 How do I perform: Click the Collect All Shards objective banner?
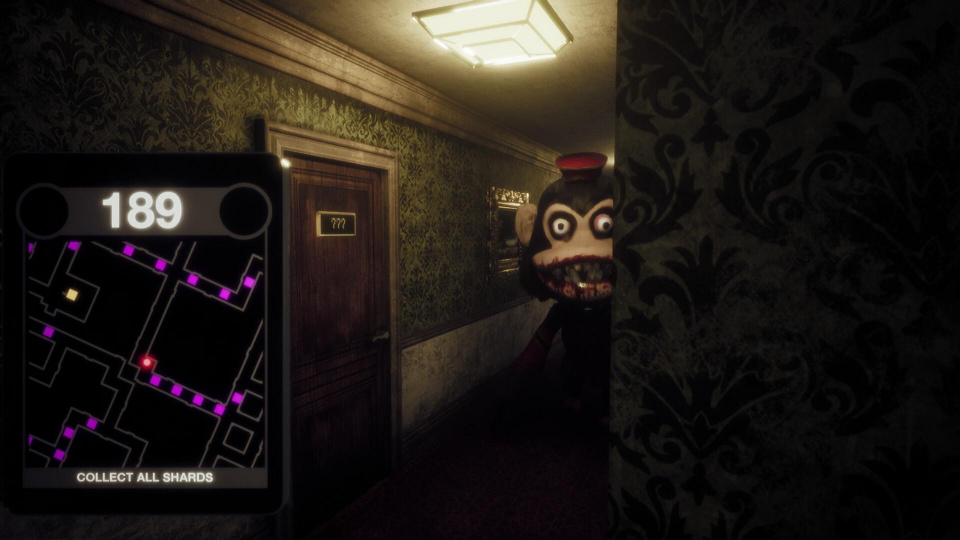click(x=145, y=478)
